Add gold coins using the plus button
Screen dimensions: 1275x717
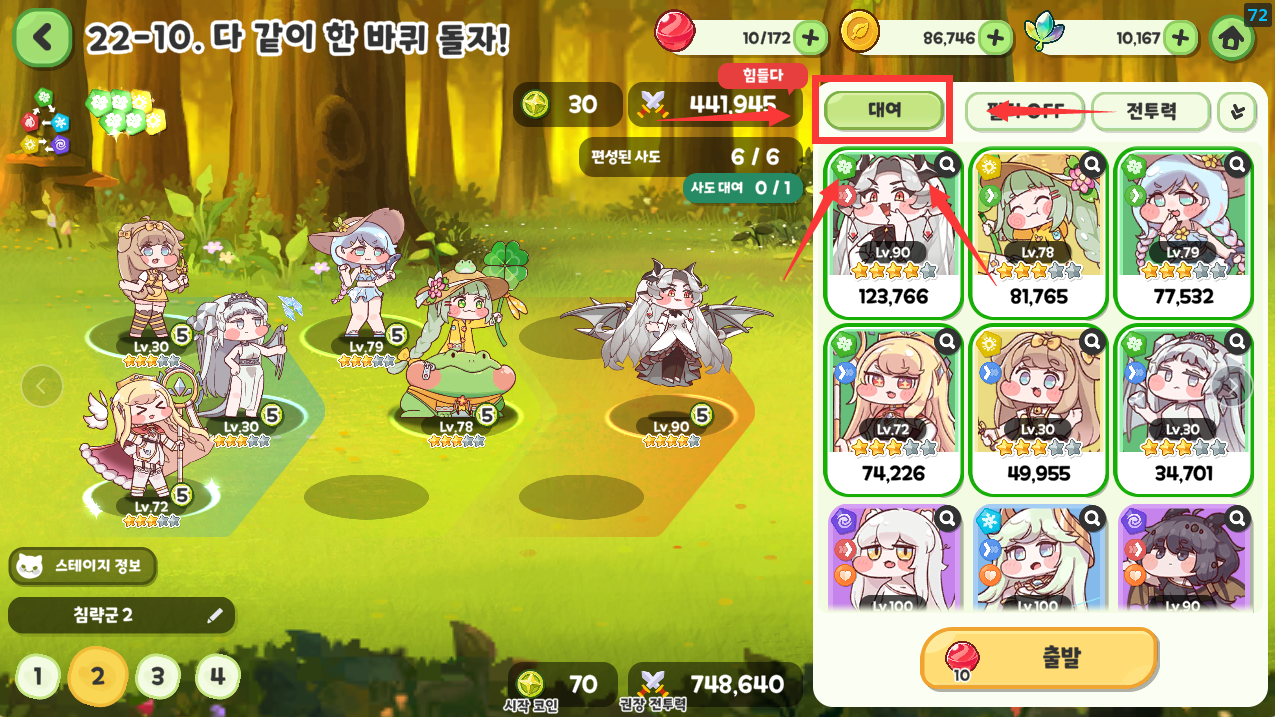point(995,38)
